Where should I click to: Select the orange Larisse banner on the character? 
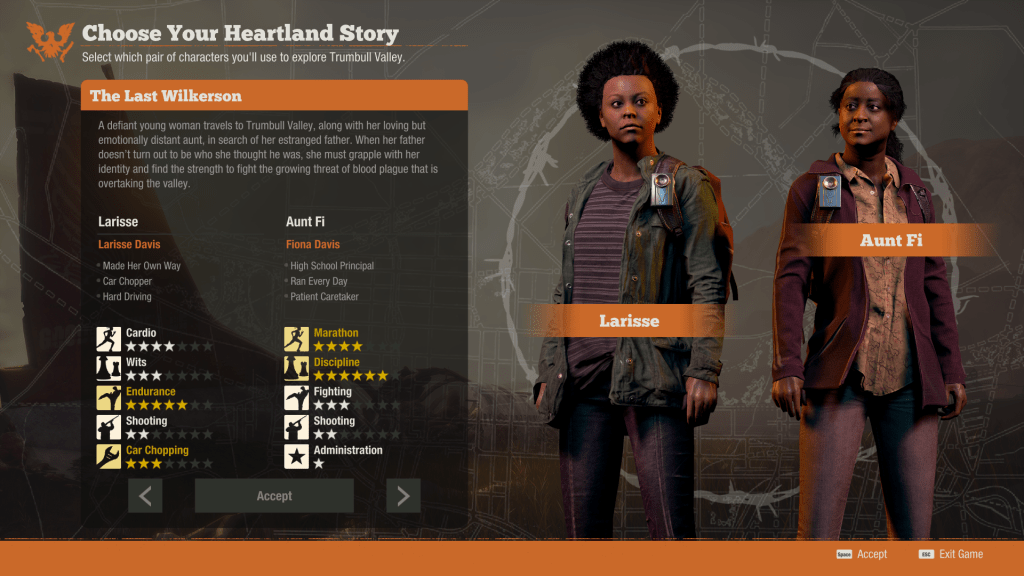tap(630, 321)
